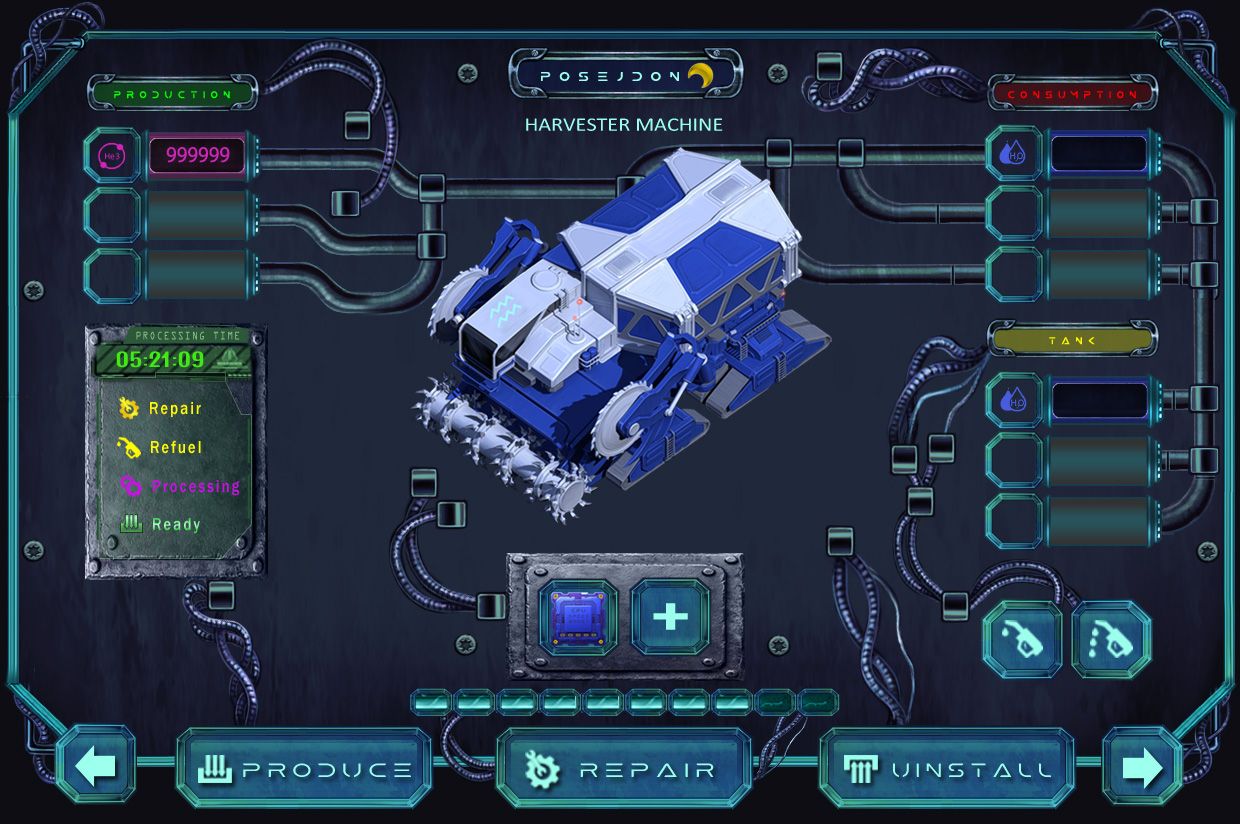Image resolution: width=1240 pixels, height=824 pixels.
Task: Go to next machine with right arrow
Action: (x=1142, y=766)
